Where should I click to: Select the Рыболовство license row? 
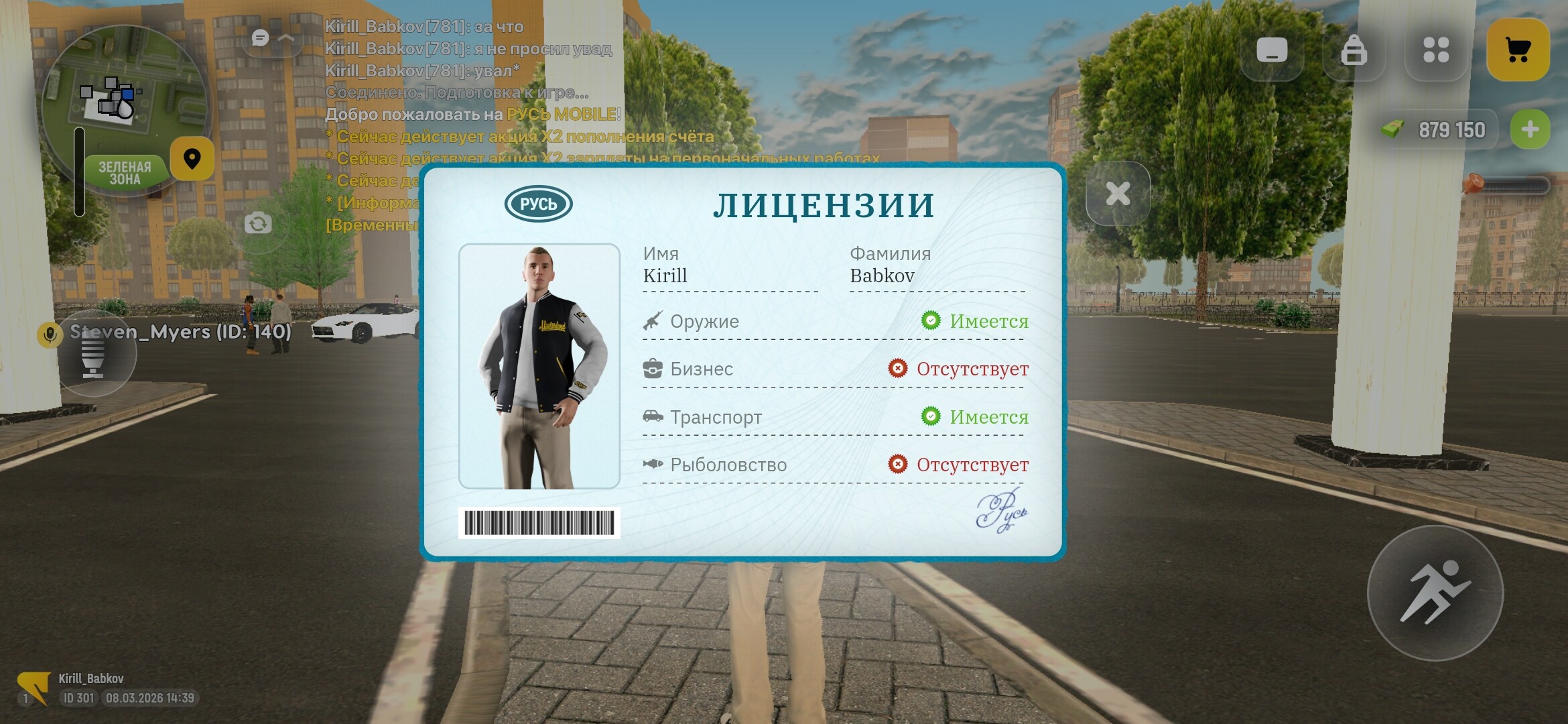click(x=727, y=465)
